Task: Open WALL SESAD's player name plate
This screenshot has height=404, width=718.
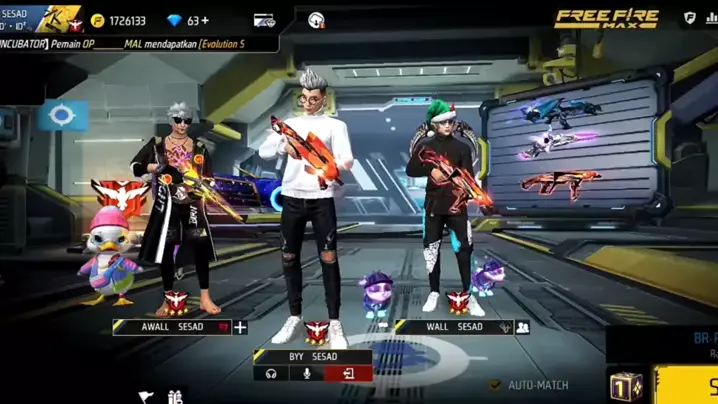Action: coord(451,327)
